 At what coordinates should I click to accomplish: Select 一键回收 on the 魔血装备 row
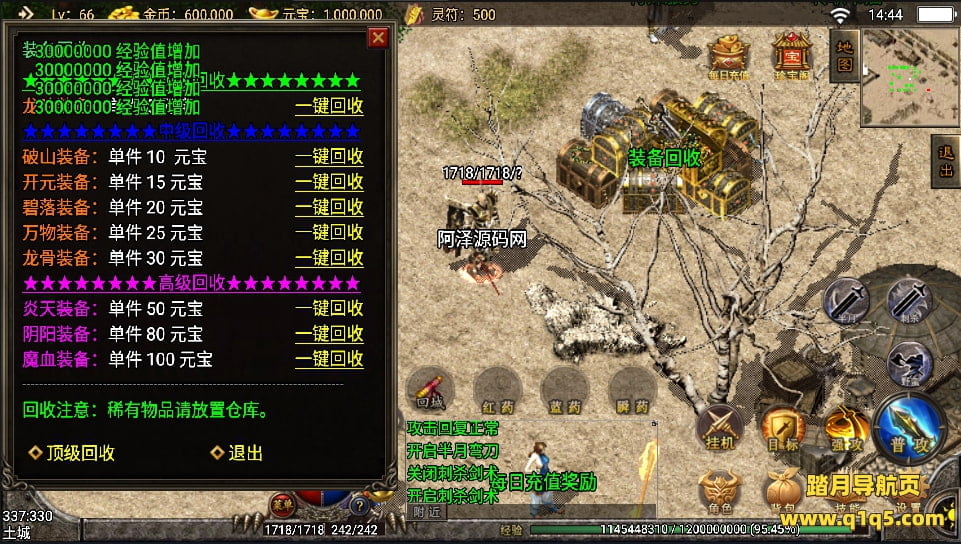tap(328, 358)
